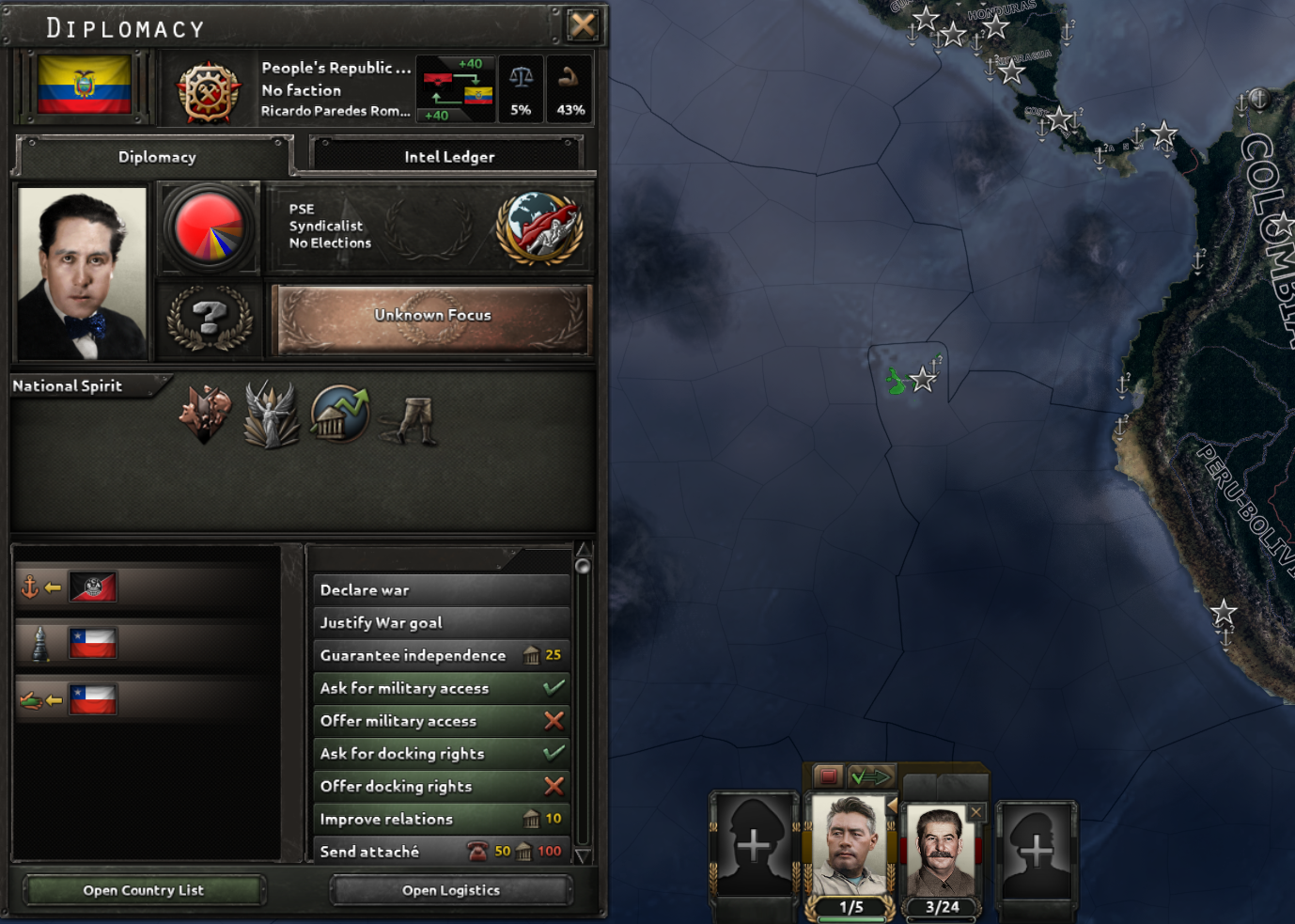
Task: Open Country List
Action: point(144,889)
